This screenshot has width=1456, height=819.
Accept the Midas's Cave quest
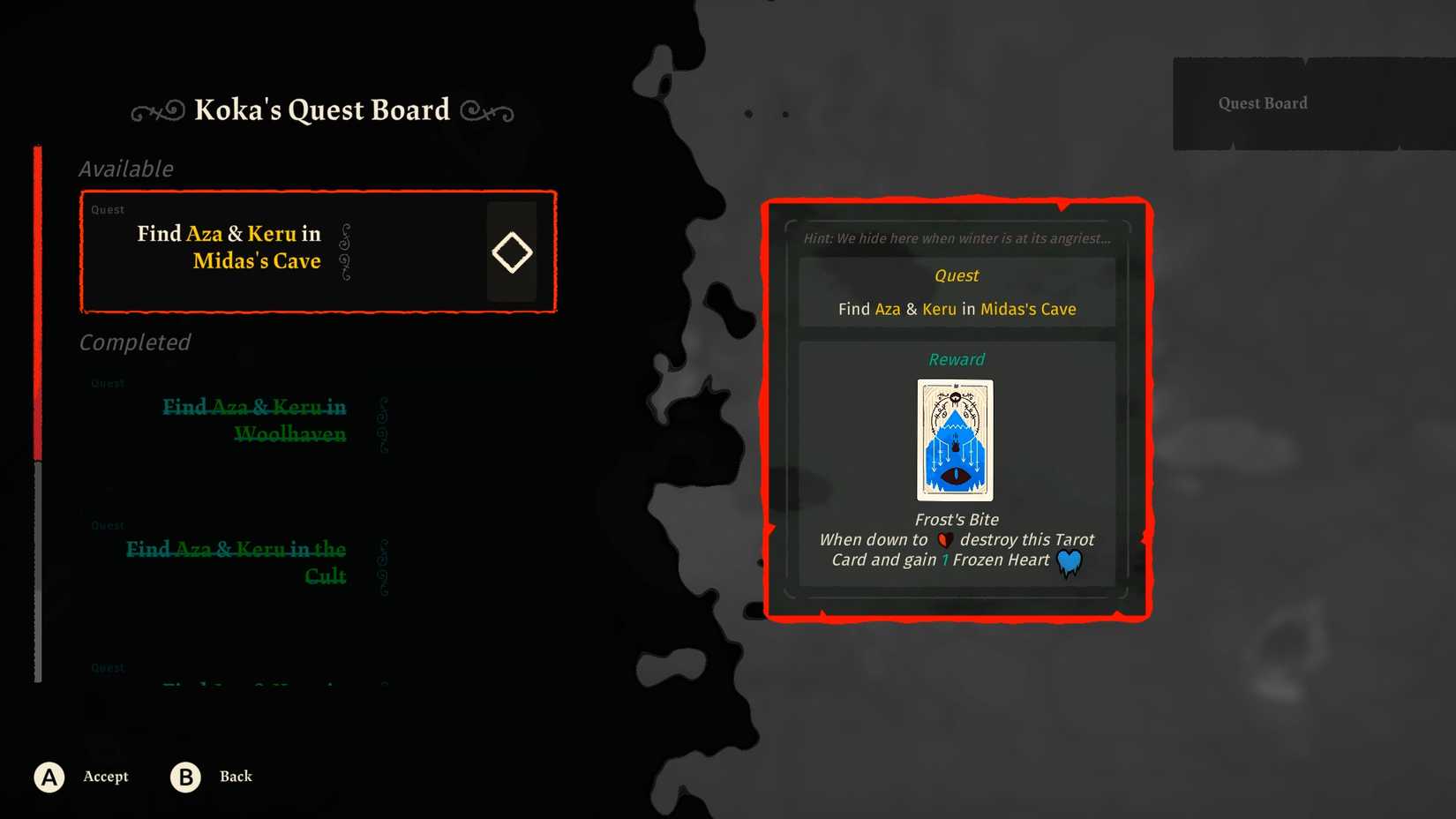tap(105, 777)
